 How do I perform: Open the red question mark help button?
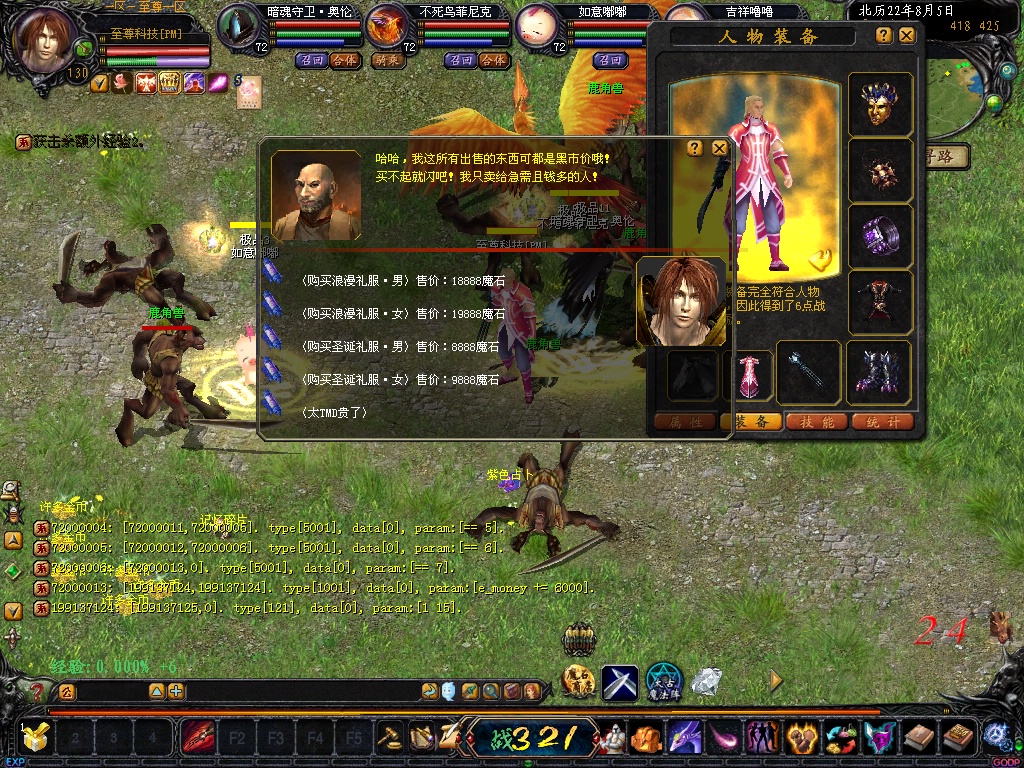(38, 691)
